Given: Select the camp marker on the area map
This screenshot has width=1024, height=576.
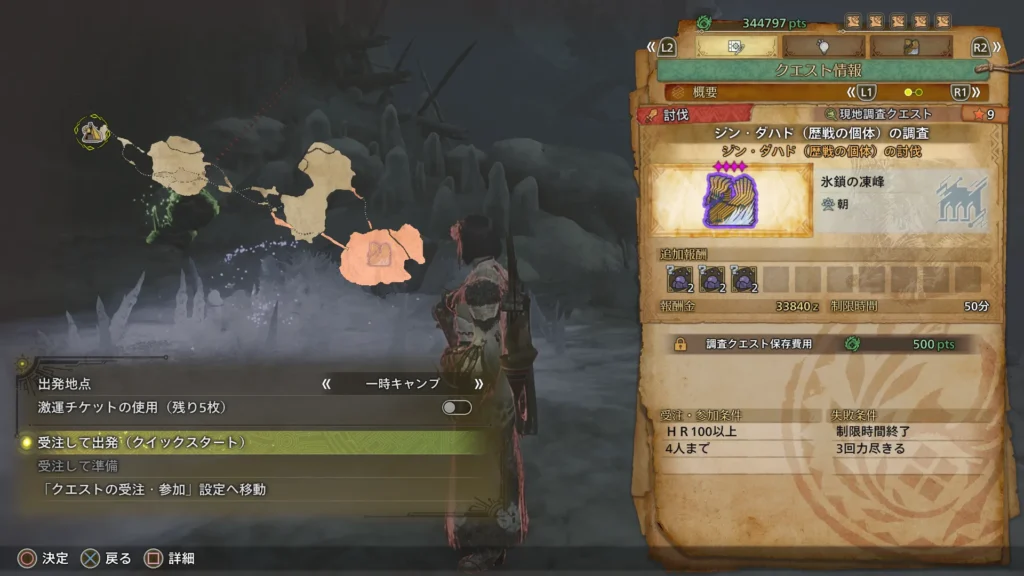Looking at the screenshot, I should [93, 131].
